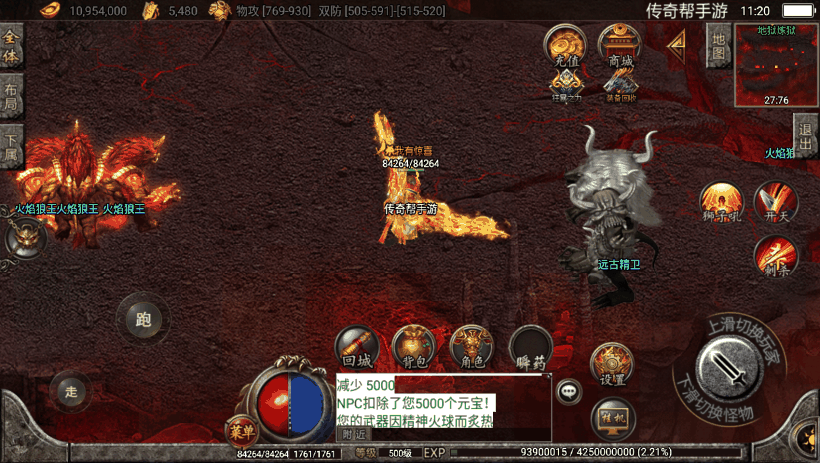Open the 装备回收 equipment recycle
The image size is (820, 463).
620,86
